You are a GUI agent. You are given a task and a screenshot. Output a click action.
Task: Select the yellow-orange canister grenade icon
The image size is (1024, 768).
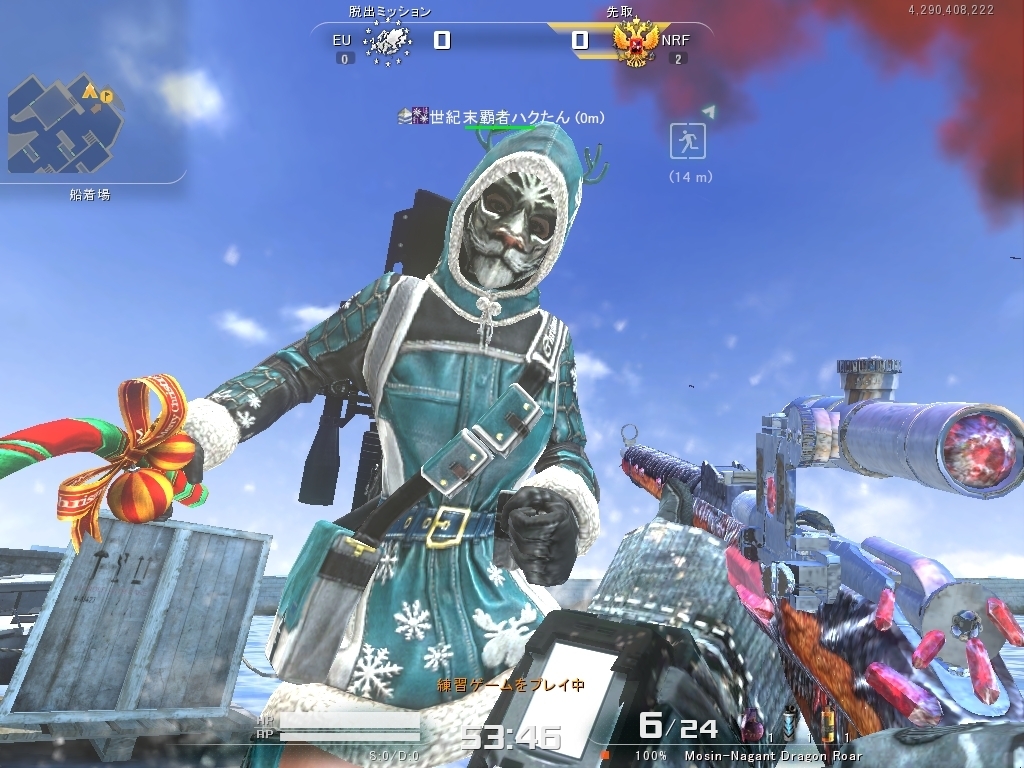tap(826, 728)
